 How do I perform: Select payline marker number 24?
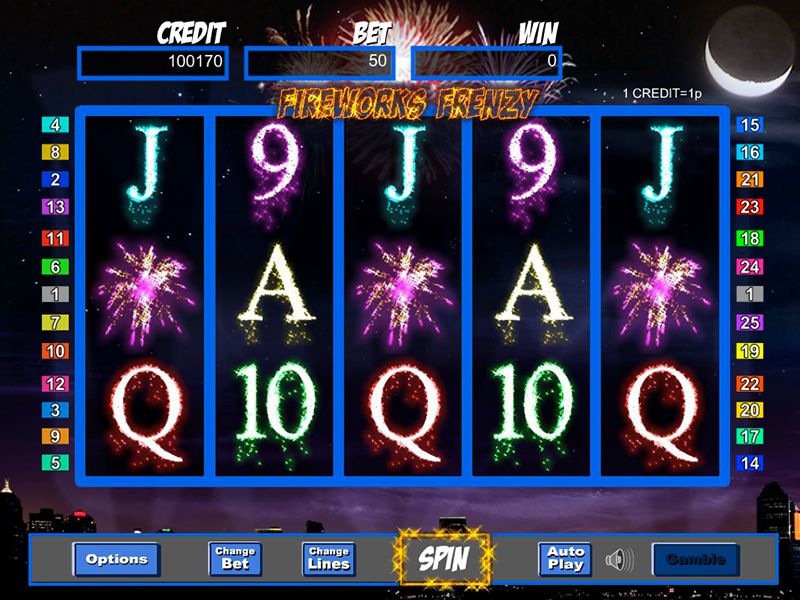click(749, 267)
